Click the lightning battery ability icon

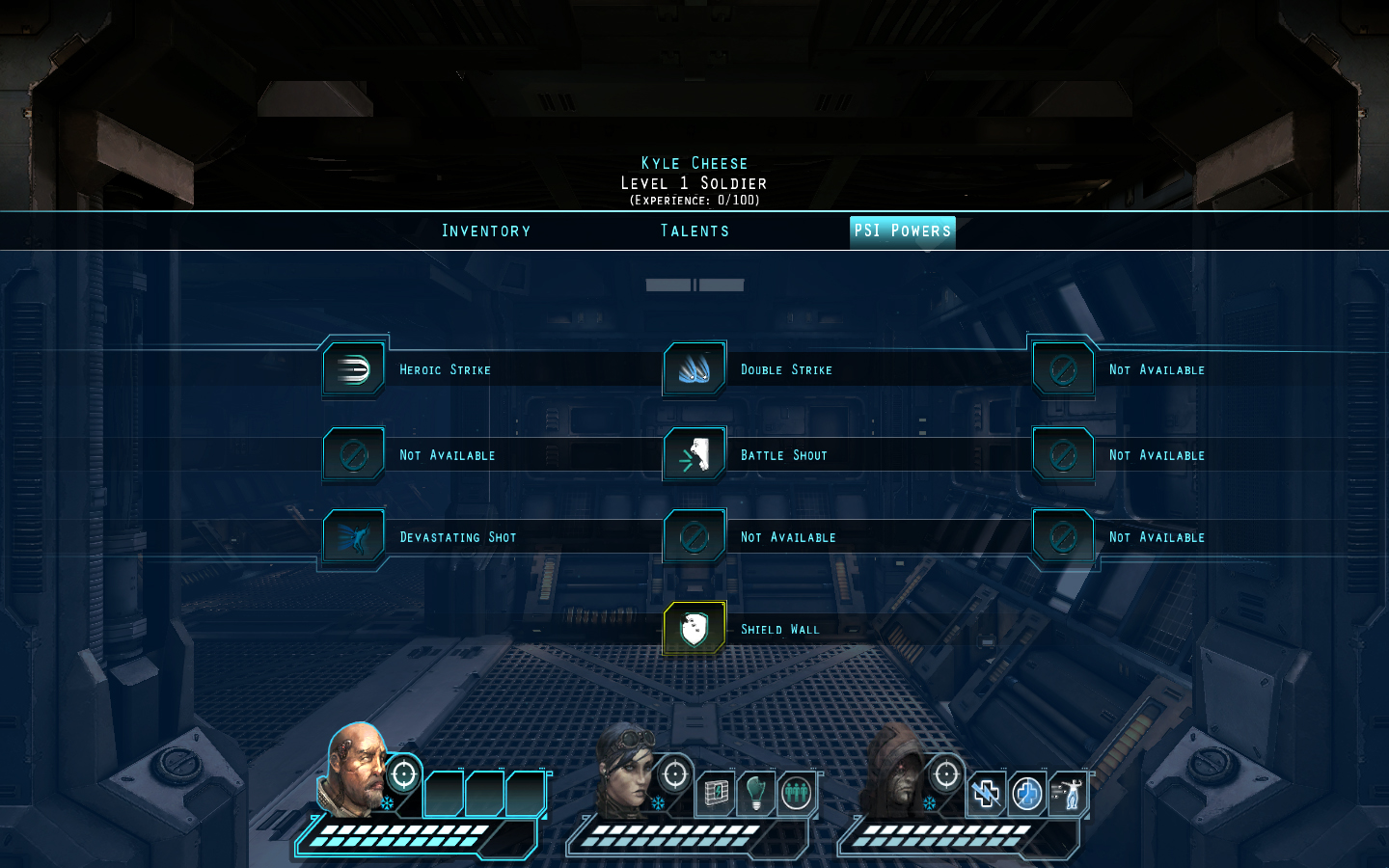point(714,793)
